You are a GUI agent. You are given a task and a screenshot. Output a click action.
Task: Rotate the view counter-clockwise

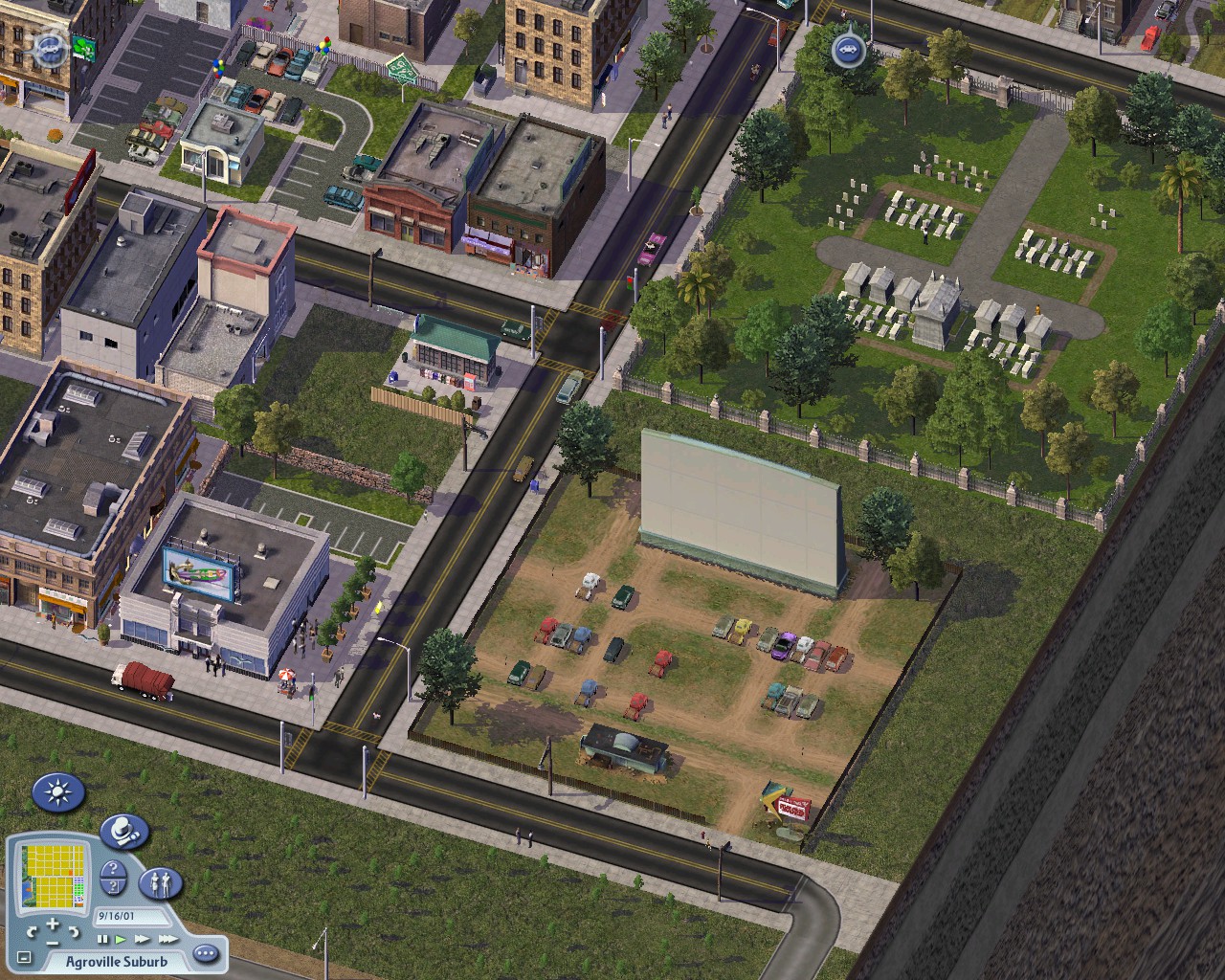pos(32,930)
